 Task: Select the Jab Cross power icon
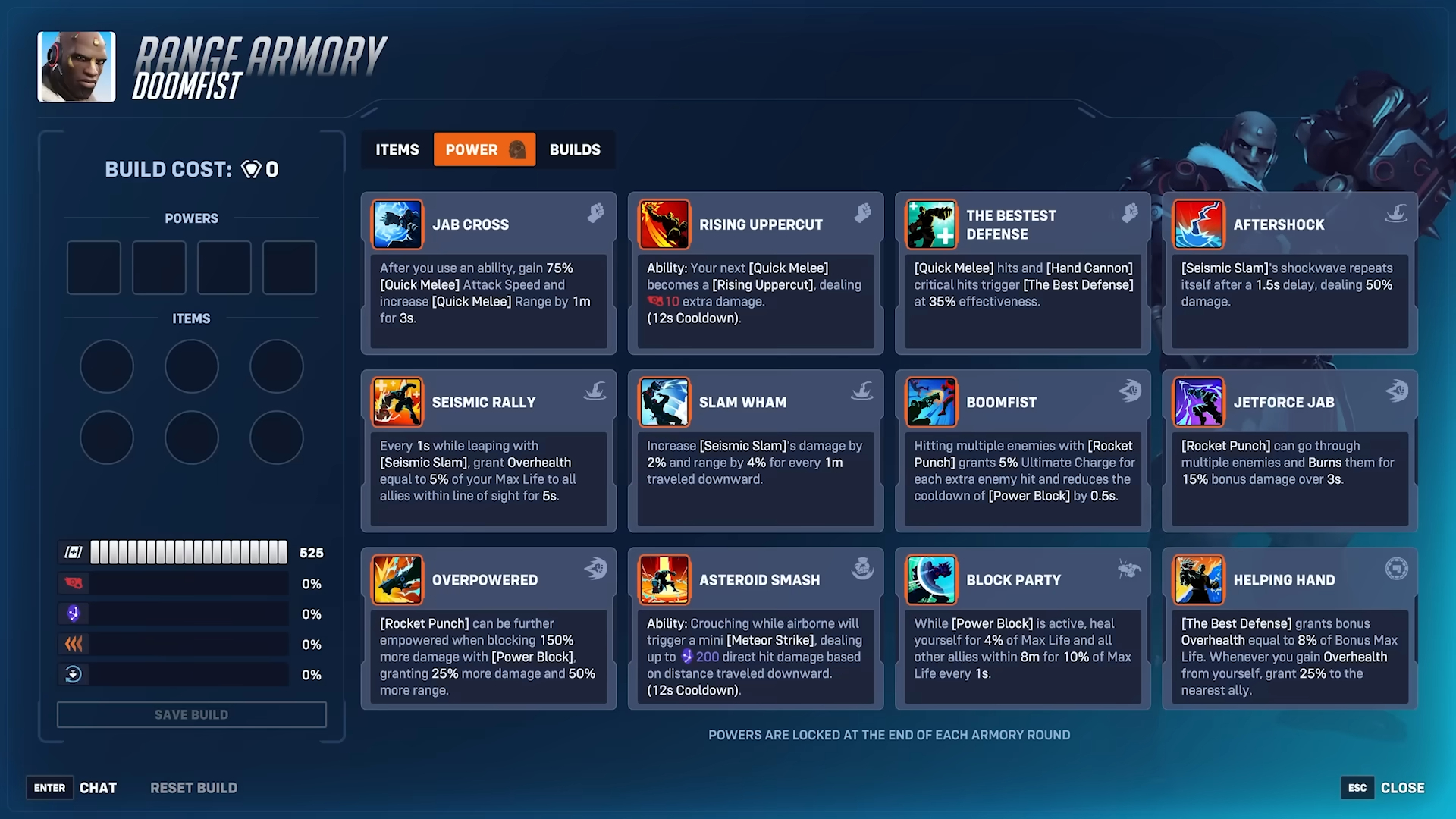pos(397,224)
